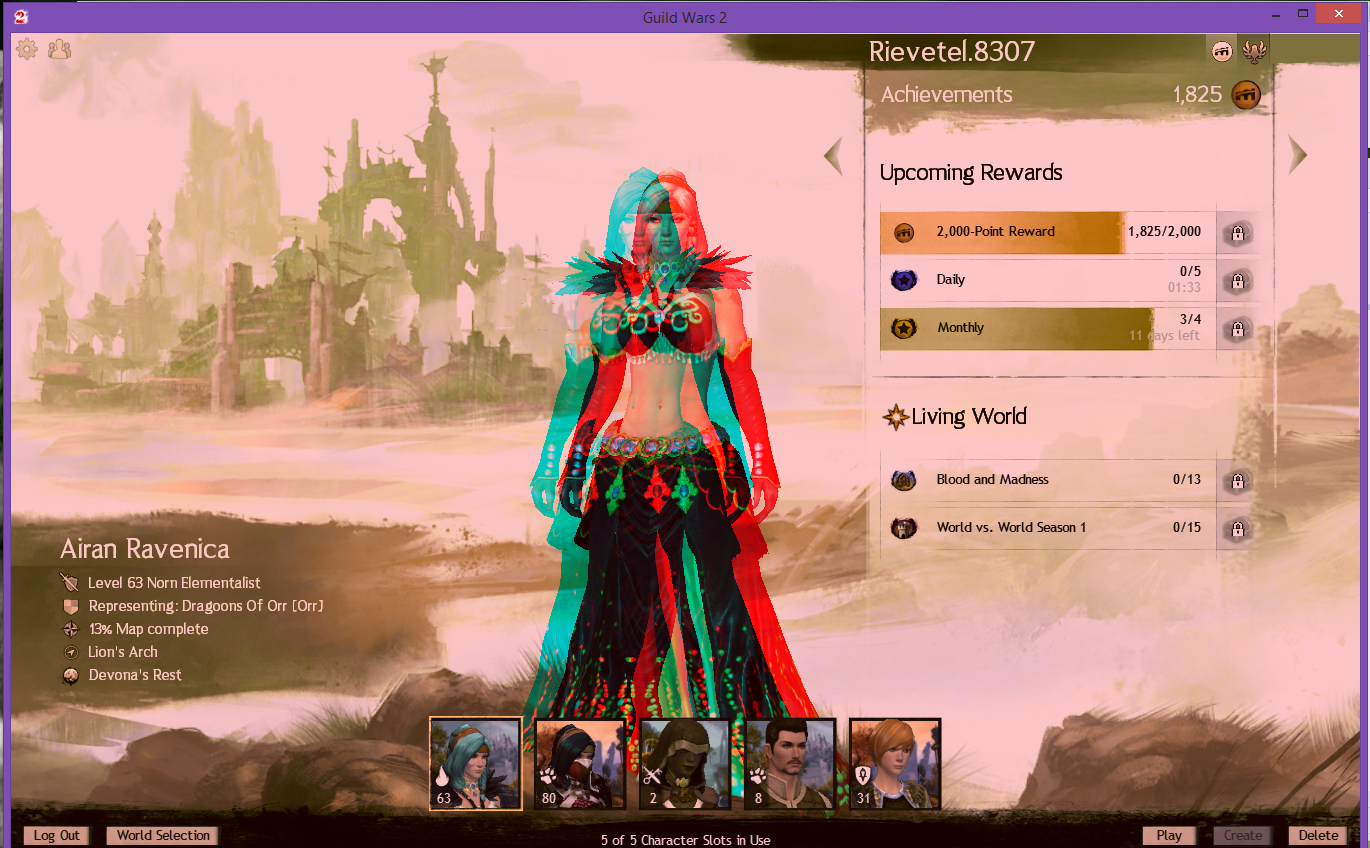
Task: Click the Living World sun emblem
Action: click(x=894, y=416)
